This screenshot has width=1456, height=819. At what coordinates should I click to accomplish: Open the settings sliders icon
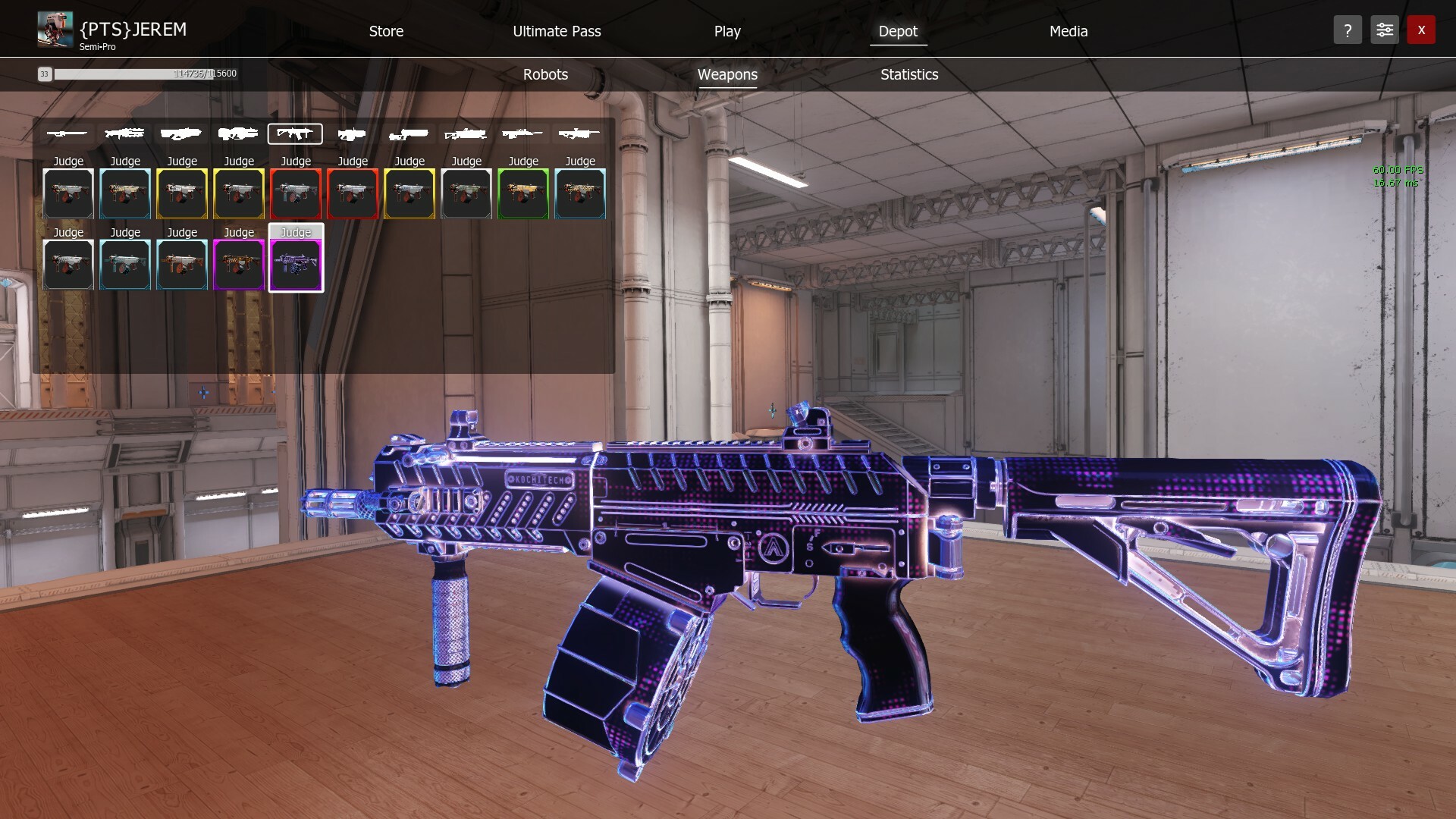[x=1385, y=30]
